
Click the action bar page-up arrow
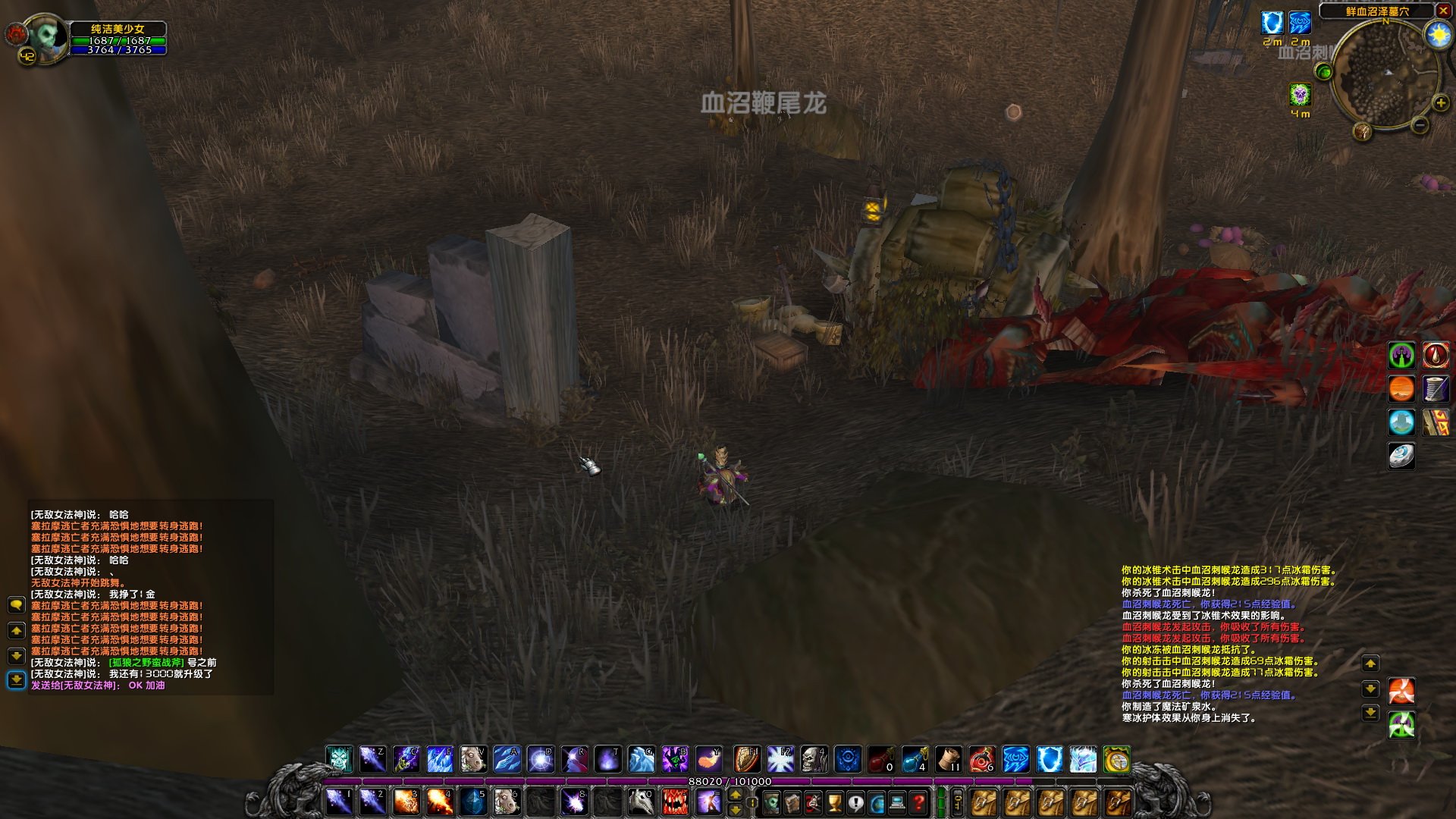pos(736,793)
